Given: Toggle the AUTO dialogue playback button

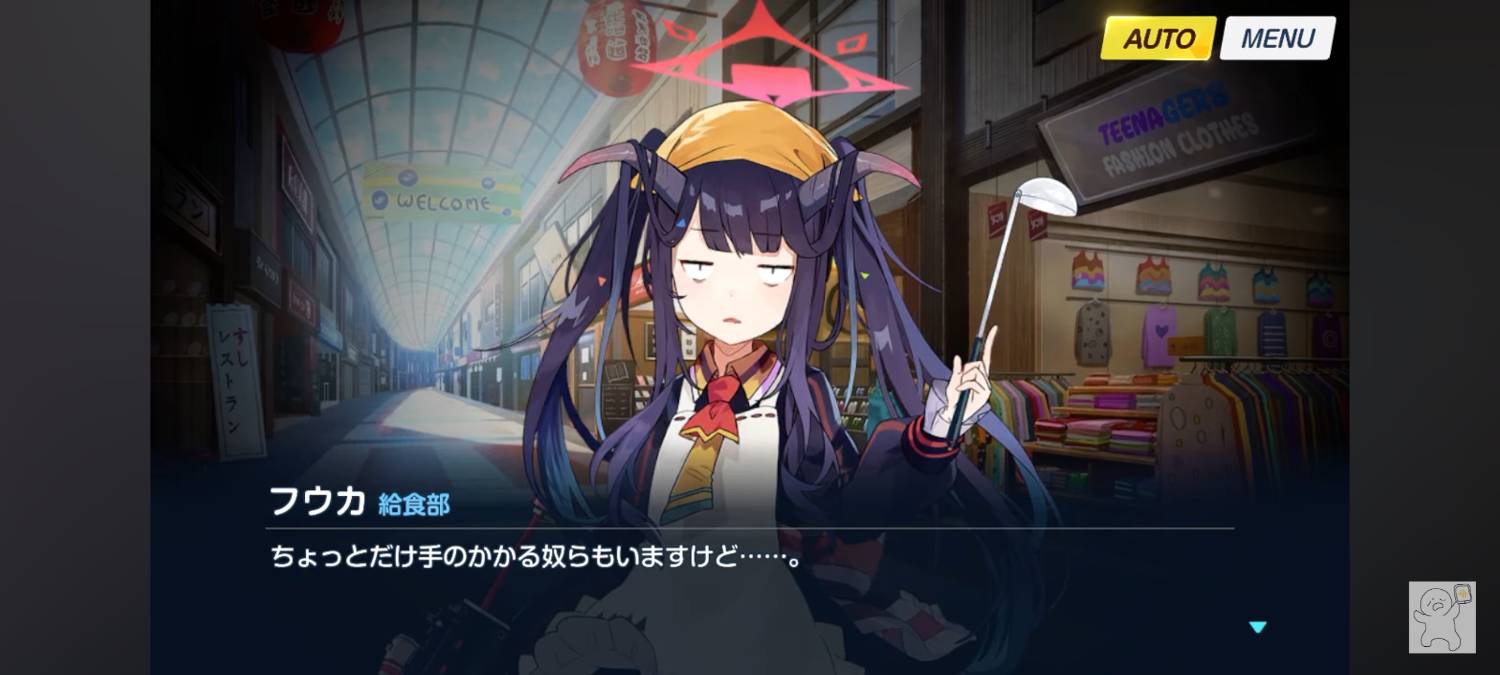Looking at the screenshot, I should tap(1158, 39).
